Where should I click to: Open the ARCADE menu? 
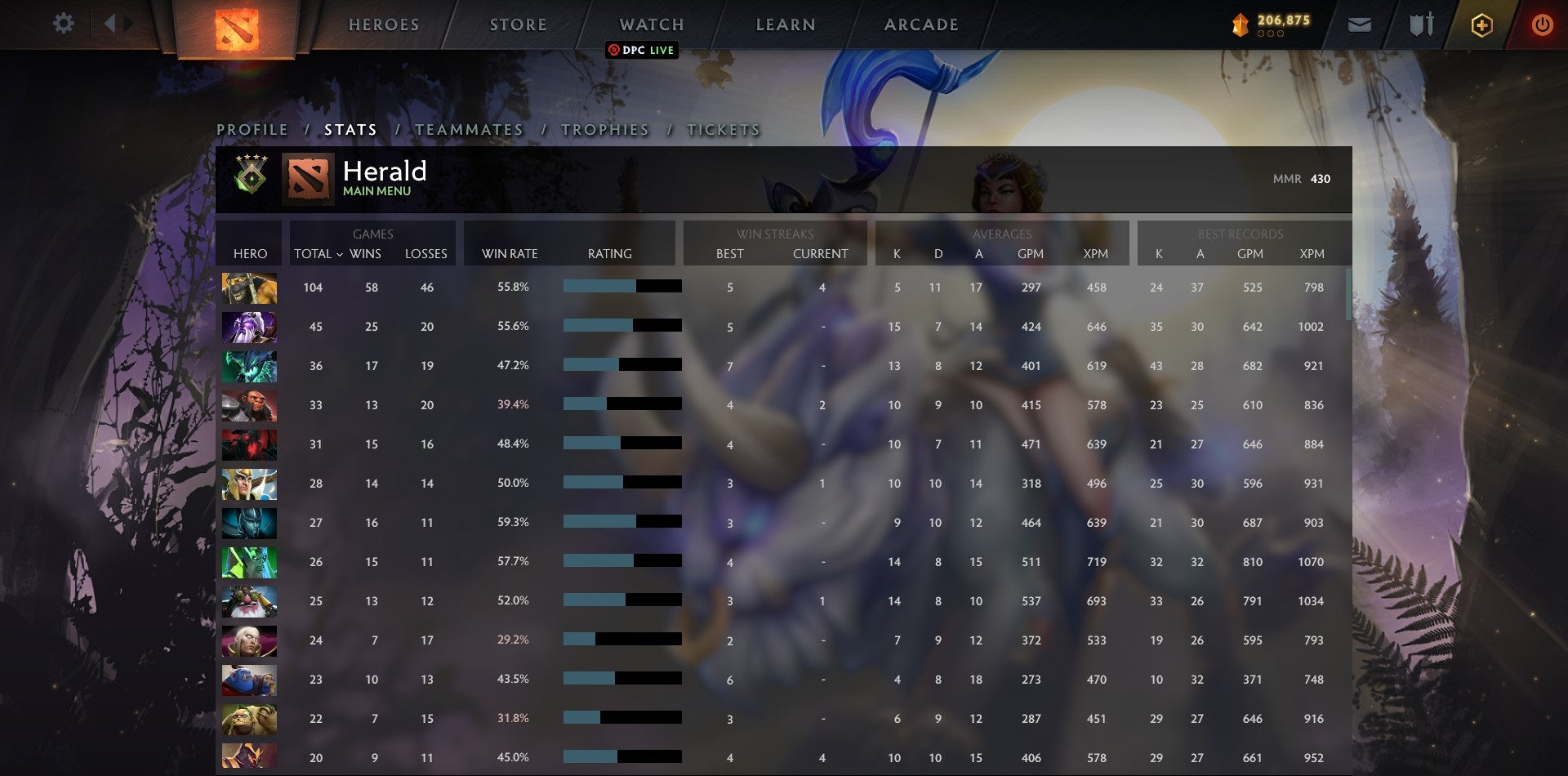(x=921, y=25)
